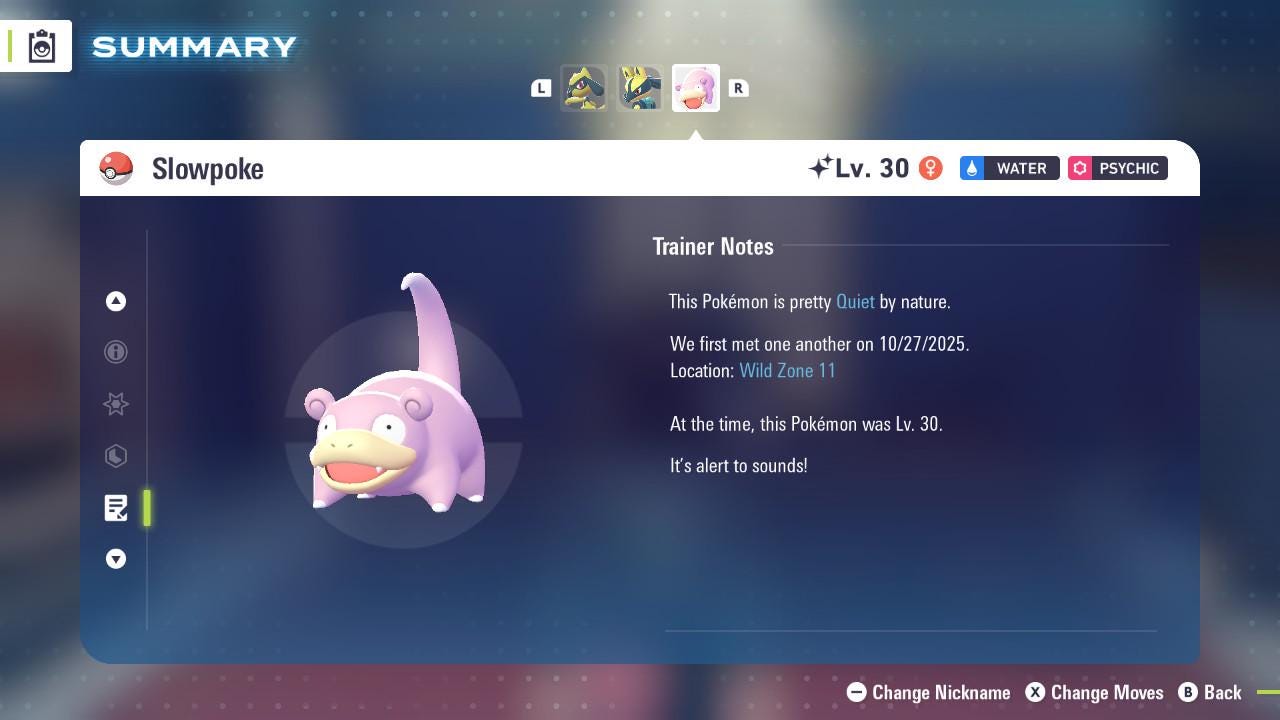The width and height of the screenshot is (1280, 720).
Task: Switch to Riolu's summary tab
Action: point(584,87)
